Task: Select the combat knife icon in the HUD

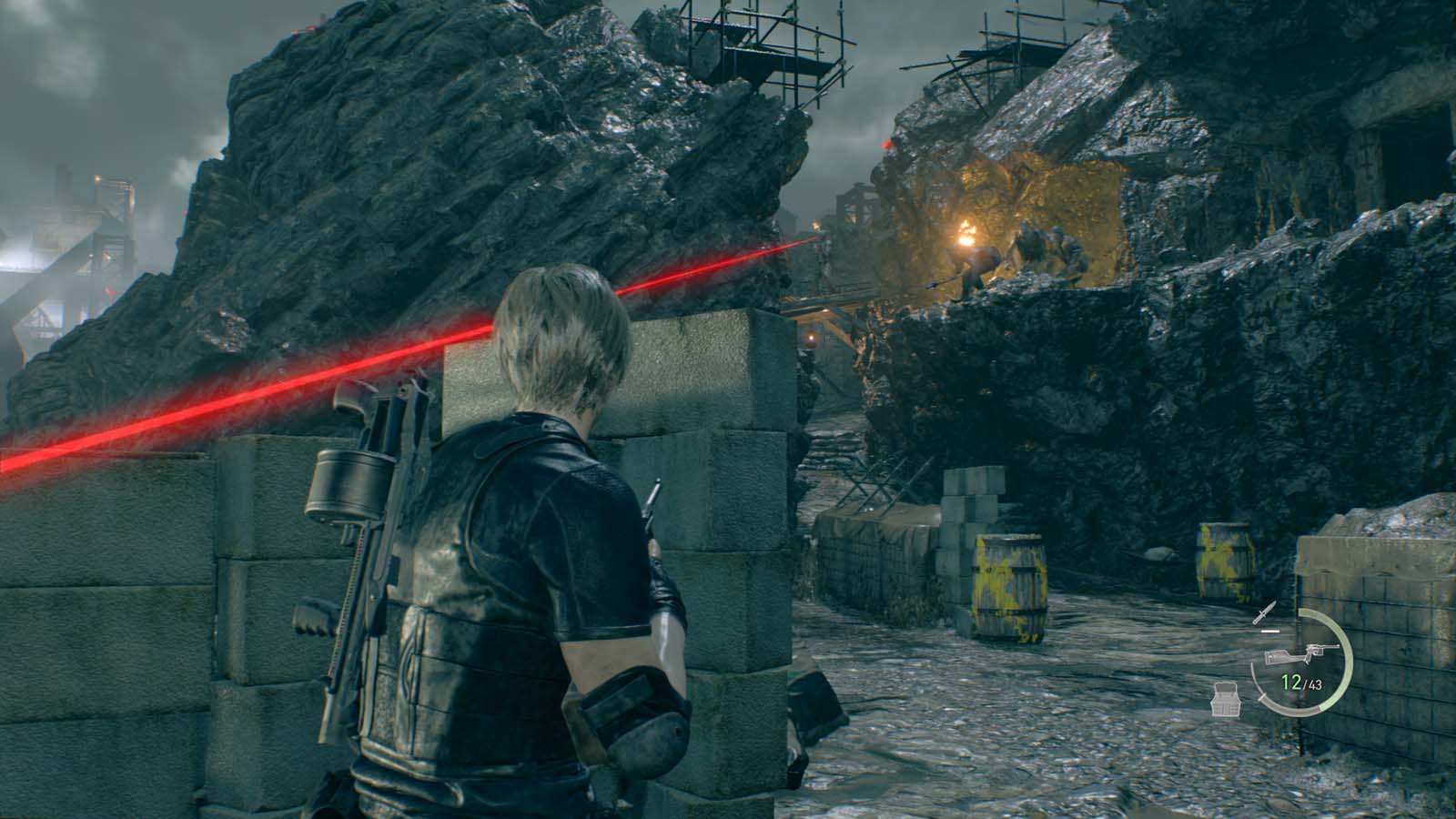Action: click(x=1264, y=612)
